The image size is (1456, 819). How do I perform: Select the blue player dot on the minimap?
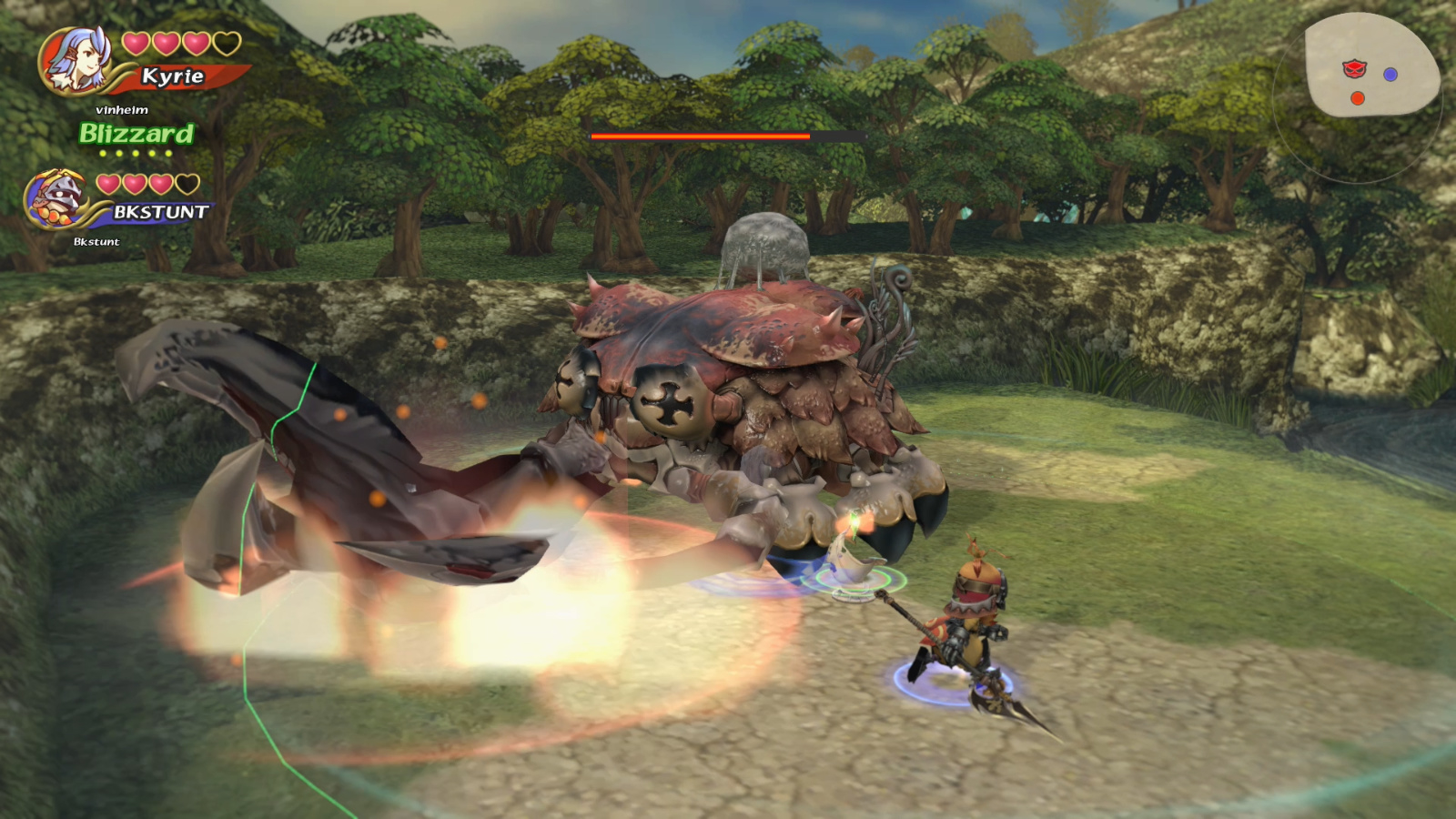point(1390,75)
